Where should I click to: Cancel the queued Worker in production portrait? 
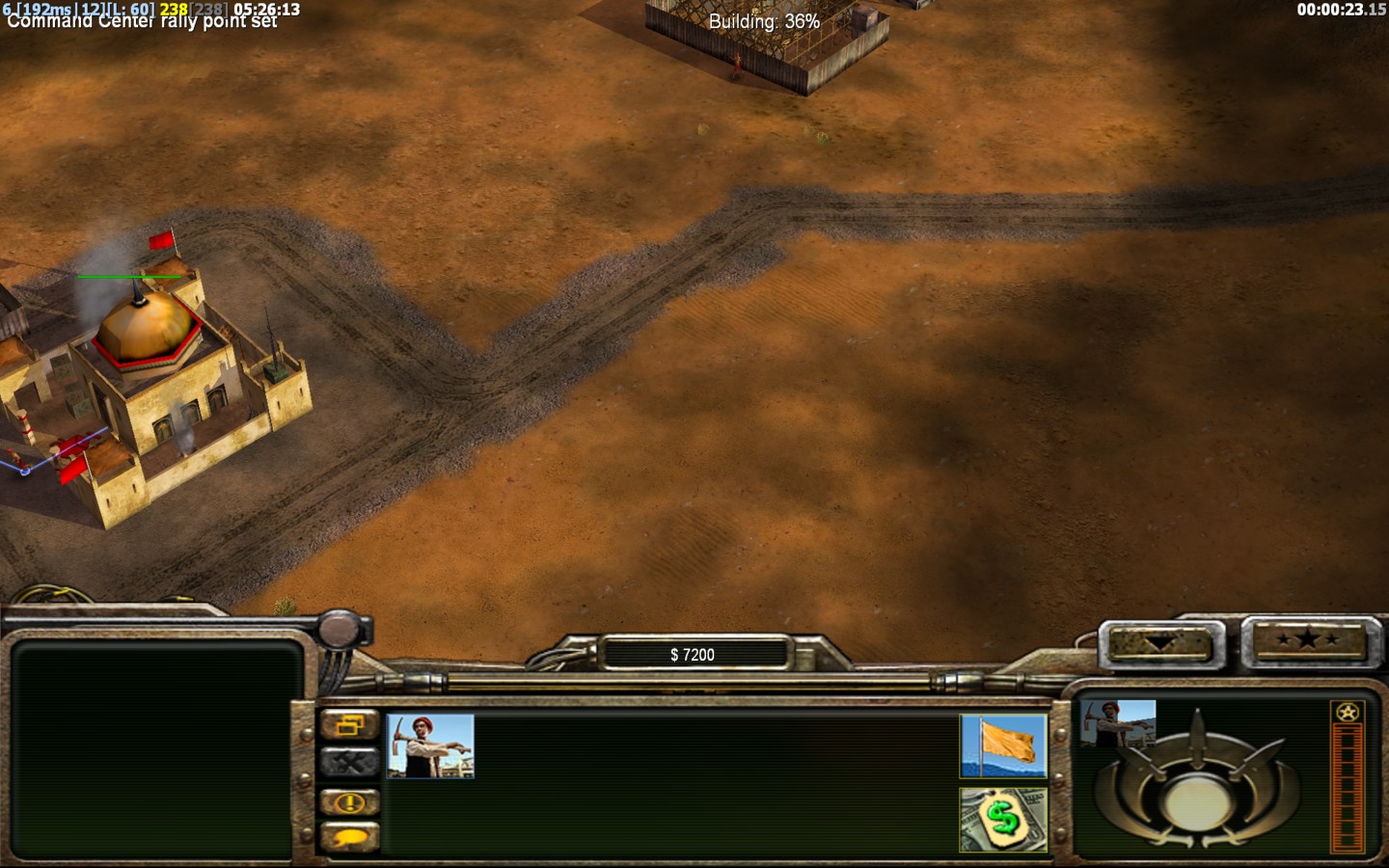click(1118, 723)
